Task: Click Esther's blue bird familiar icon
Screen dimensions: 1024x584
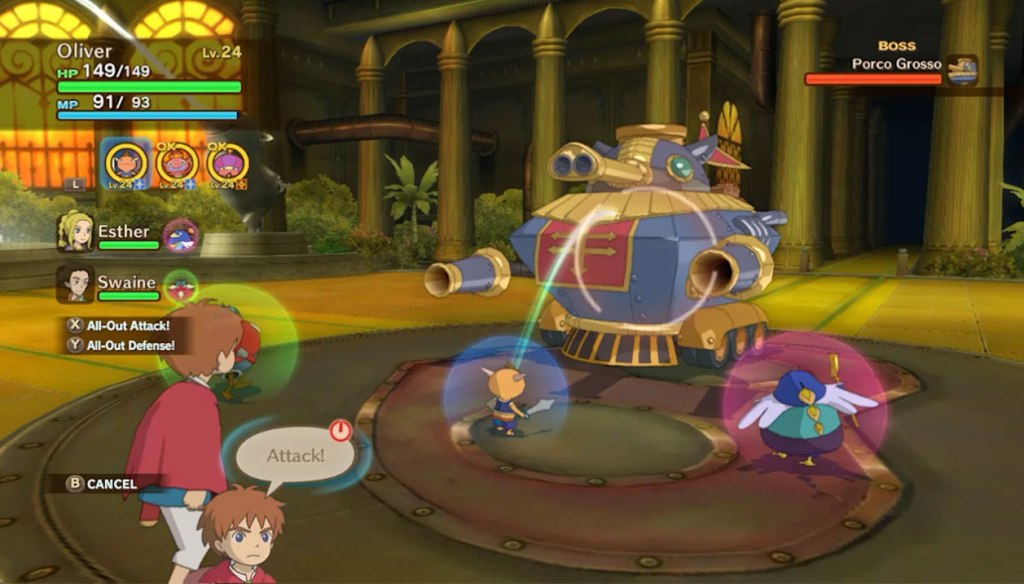Action: click(181, 236)
